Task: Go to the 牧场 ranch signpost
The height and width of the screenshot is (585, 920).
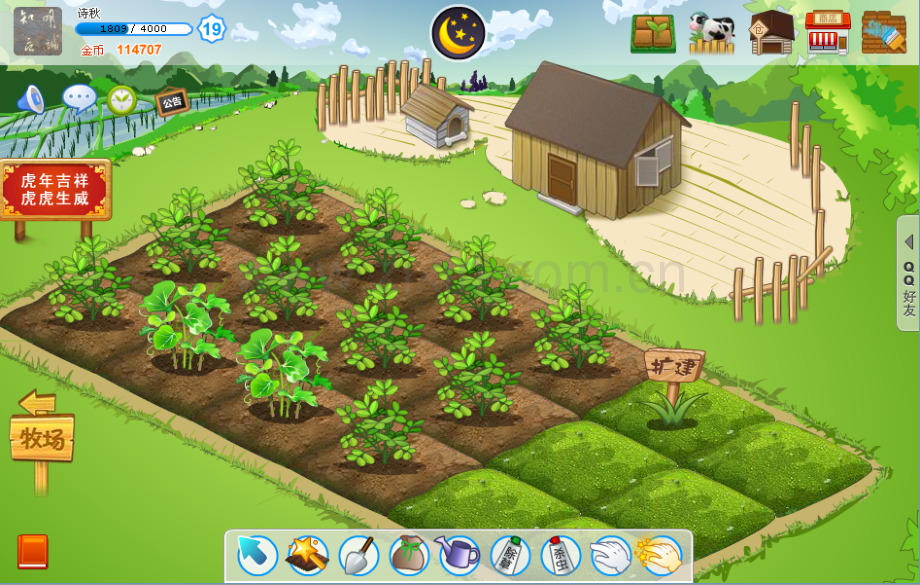Action: [42, 438]
